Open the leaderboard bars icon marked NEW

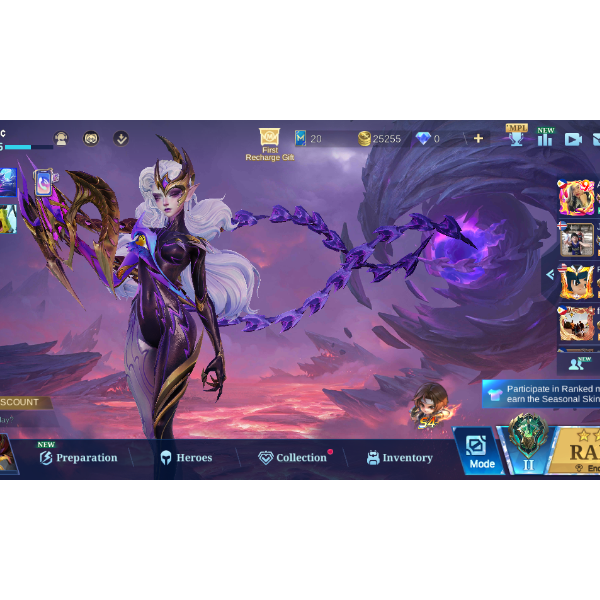[545, 139]
